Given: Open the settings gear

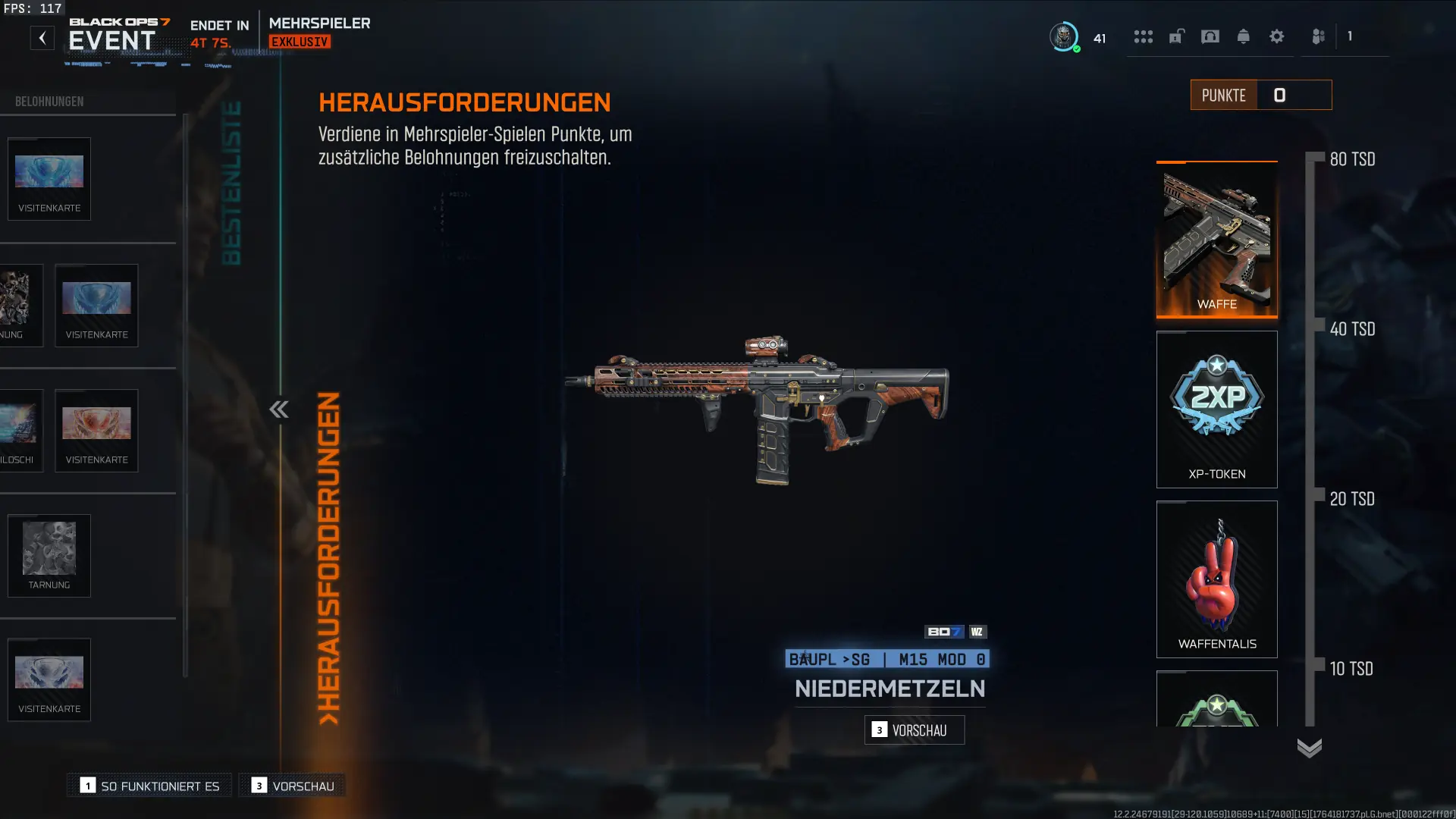Looking at the screenshot, I should [1277, 37].
